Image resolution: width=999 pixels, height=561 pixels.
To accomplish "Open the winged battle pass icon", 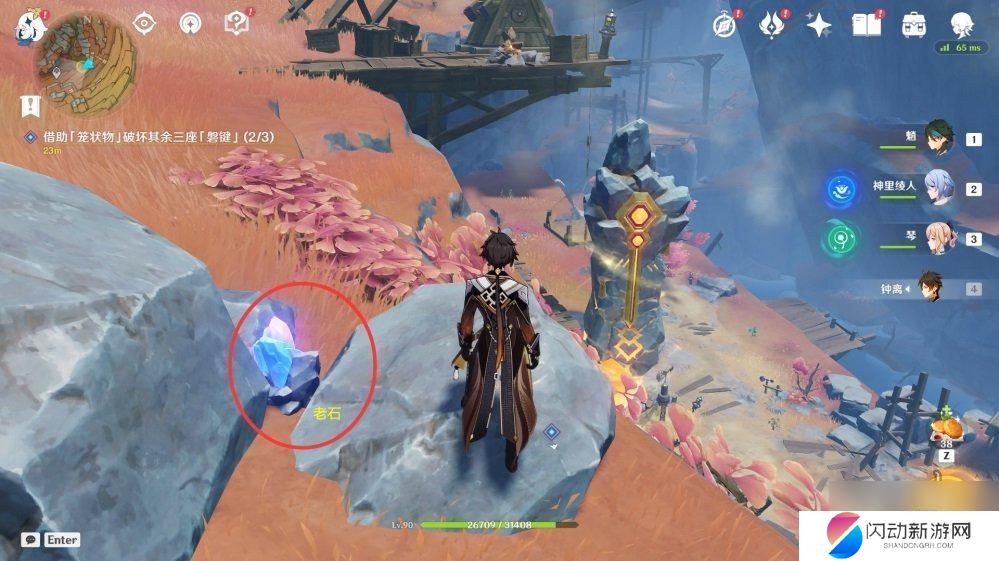I will tap(772, 25).
